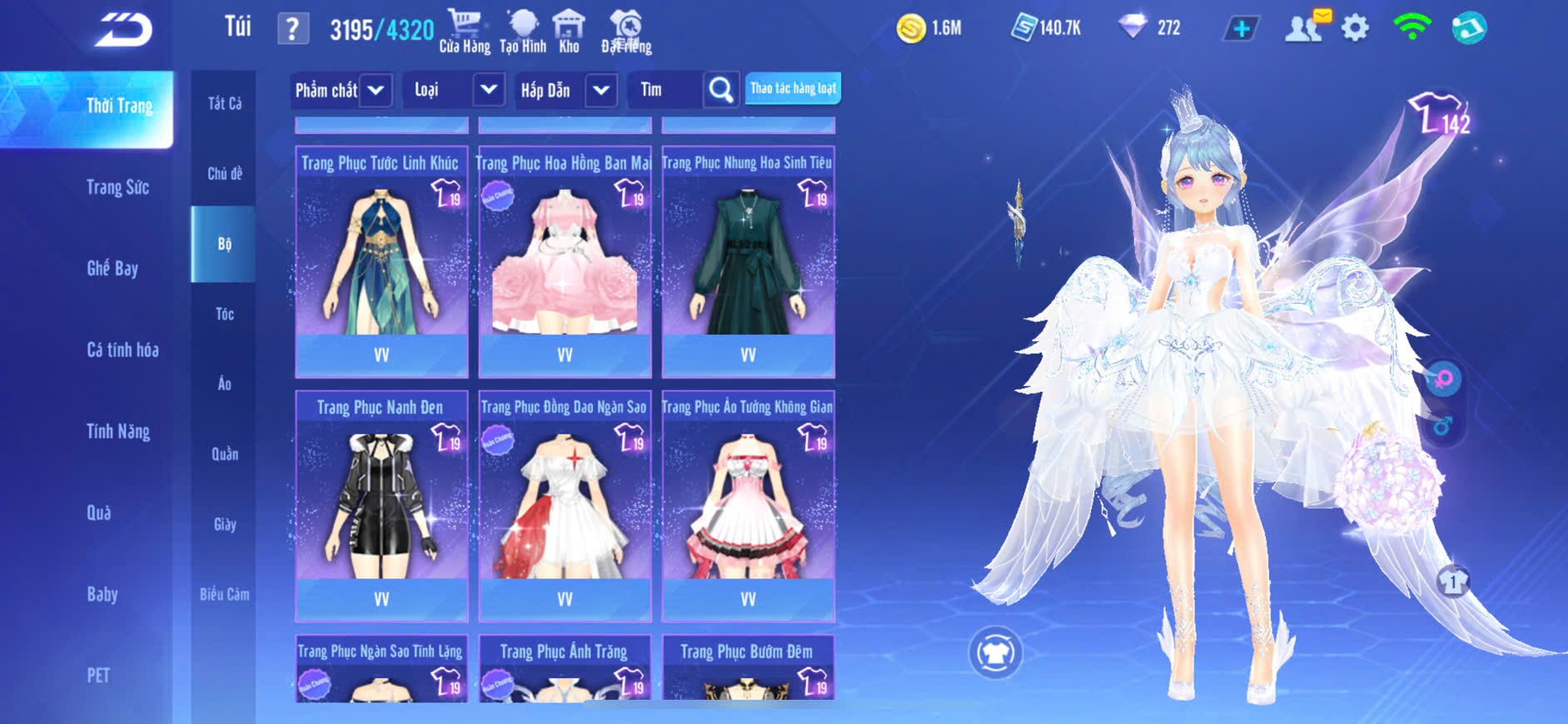Open the Cửa Hàng shop

click(465, 31)
